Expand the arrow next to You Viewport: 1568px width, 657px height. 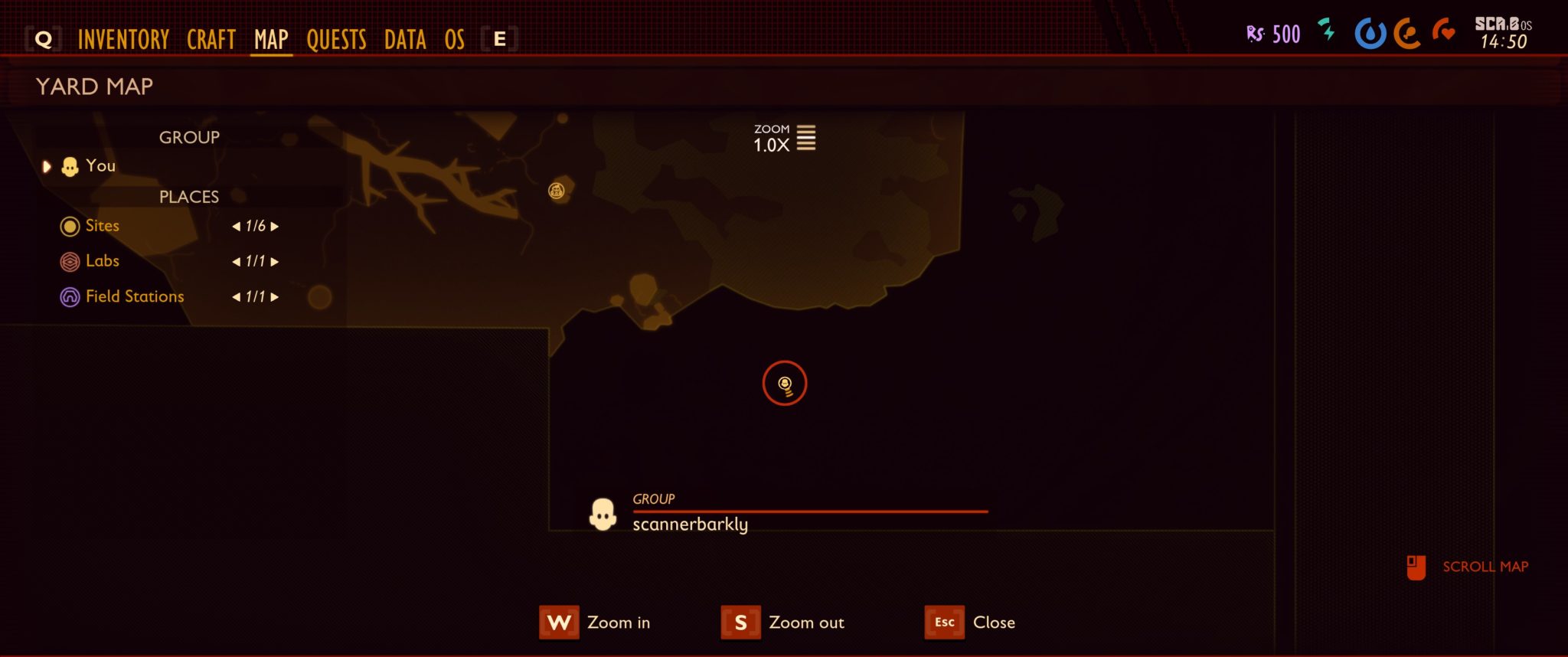click(x=47, y=166)
